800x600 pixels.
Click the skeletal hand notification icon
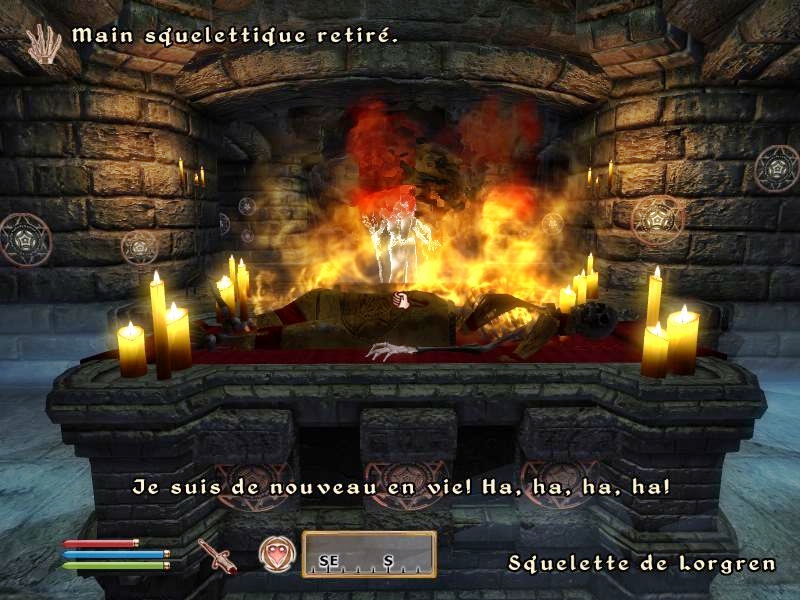click(x=43, y=42)
